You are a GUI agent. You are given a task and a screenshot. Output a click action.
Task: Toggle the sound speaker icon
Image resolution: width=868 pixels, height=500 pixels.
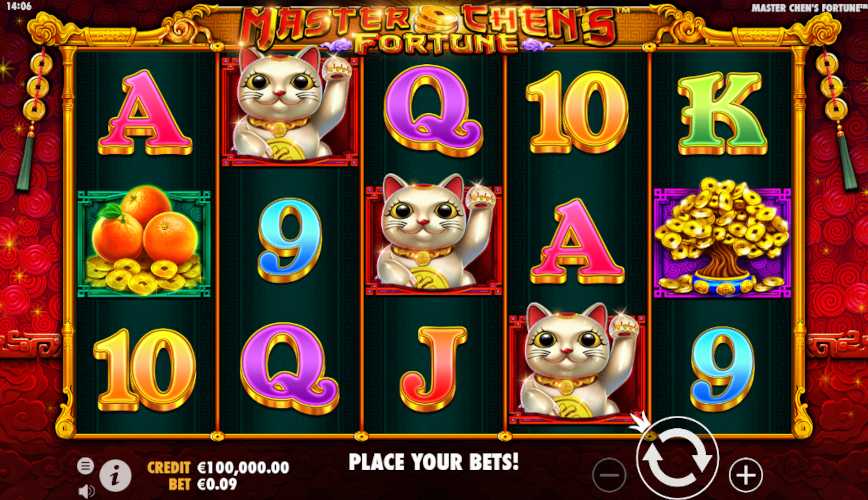pos(86,490)
